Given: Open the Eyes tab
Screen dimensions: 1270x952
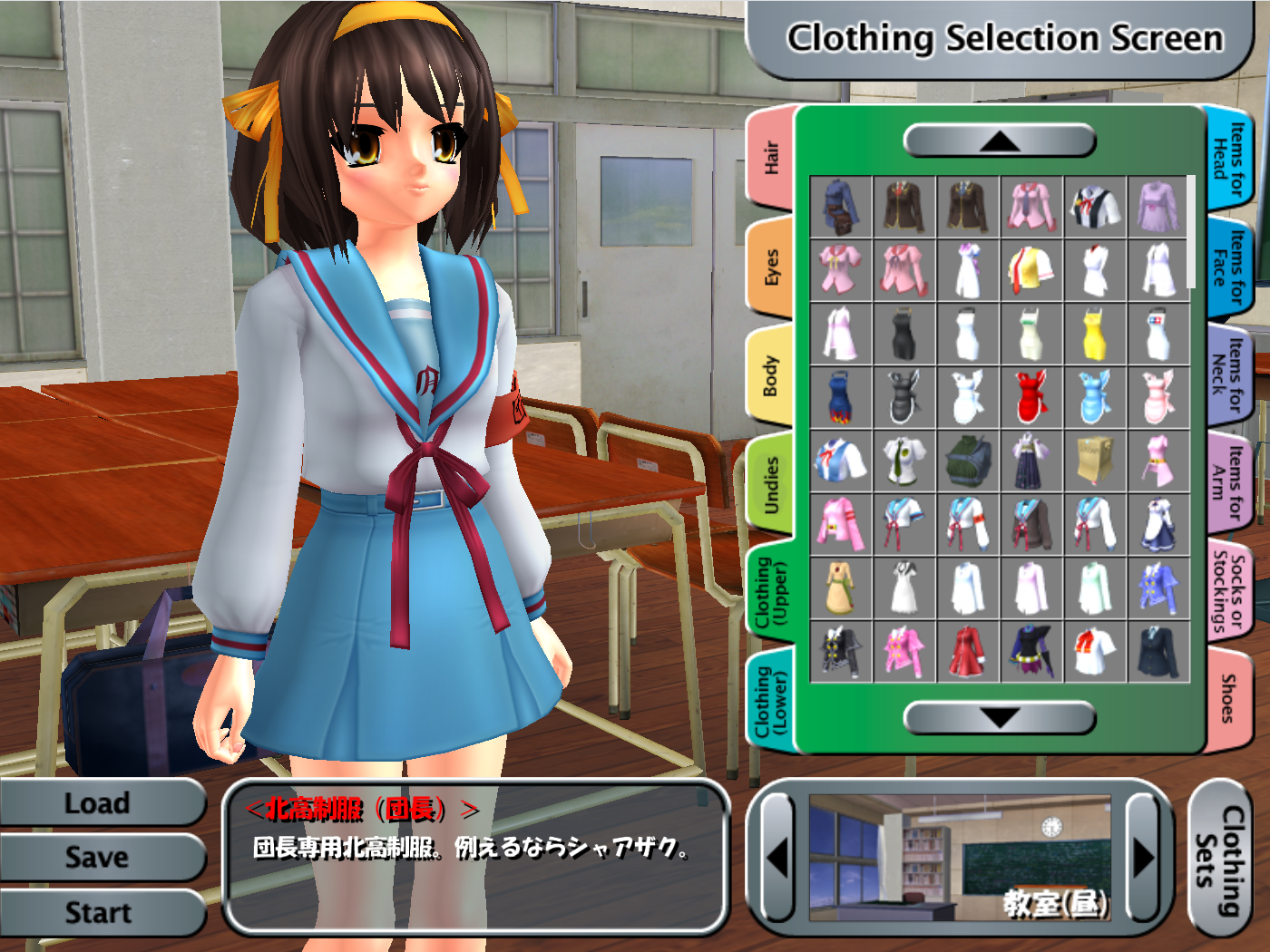Looking at the screenshot, I should coord(771,267).
